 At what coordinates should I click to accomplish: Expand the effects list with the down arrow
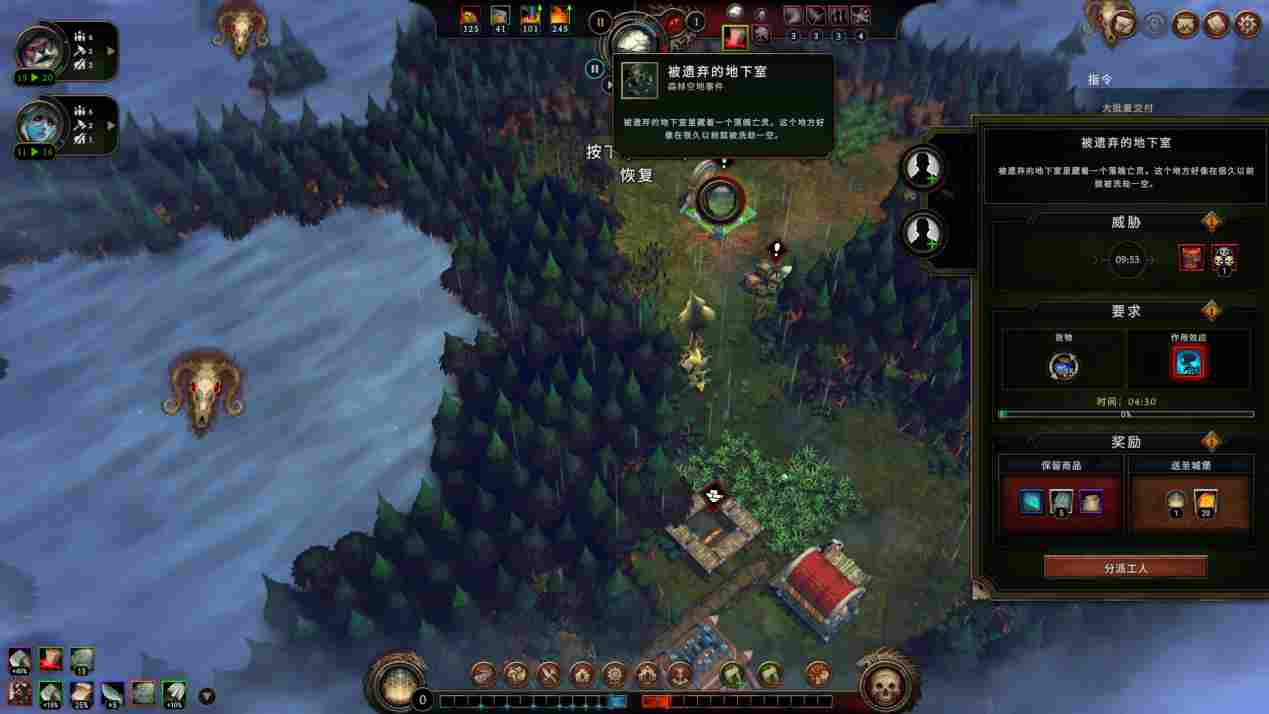[x=207, y=696]
